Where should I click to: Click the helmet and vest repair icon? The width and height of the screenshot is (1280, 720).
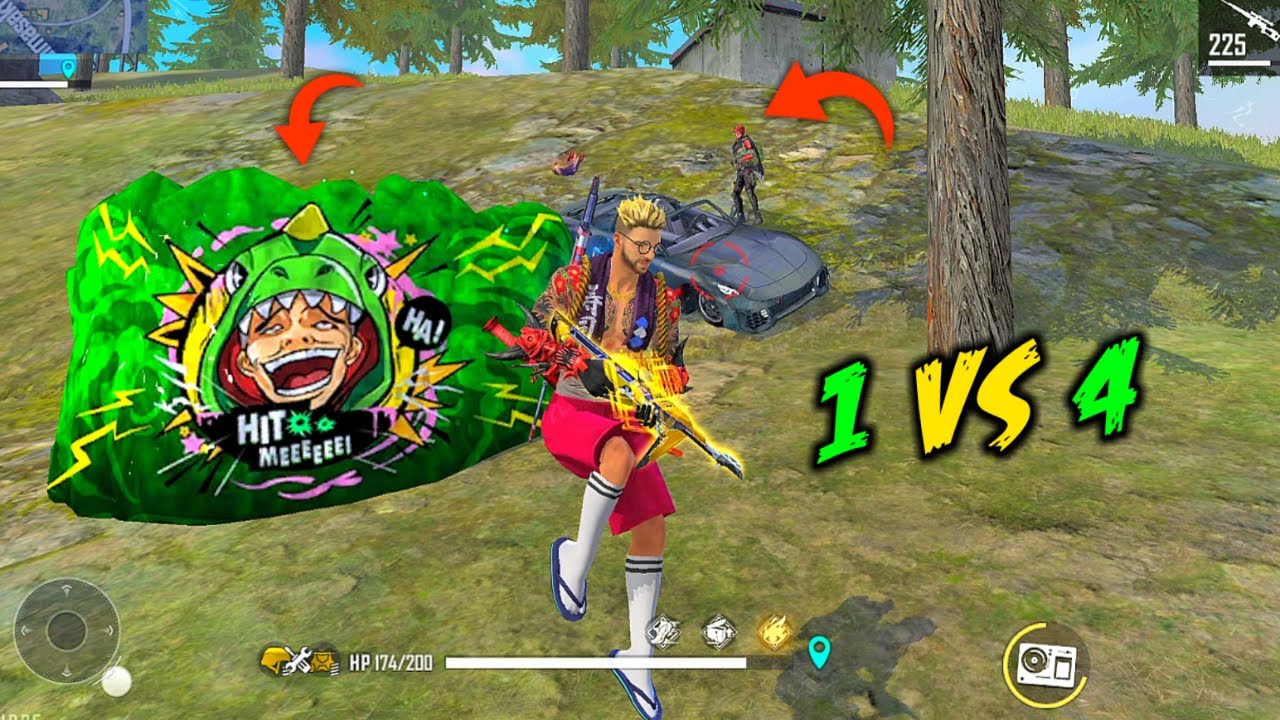(298, 661)
